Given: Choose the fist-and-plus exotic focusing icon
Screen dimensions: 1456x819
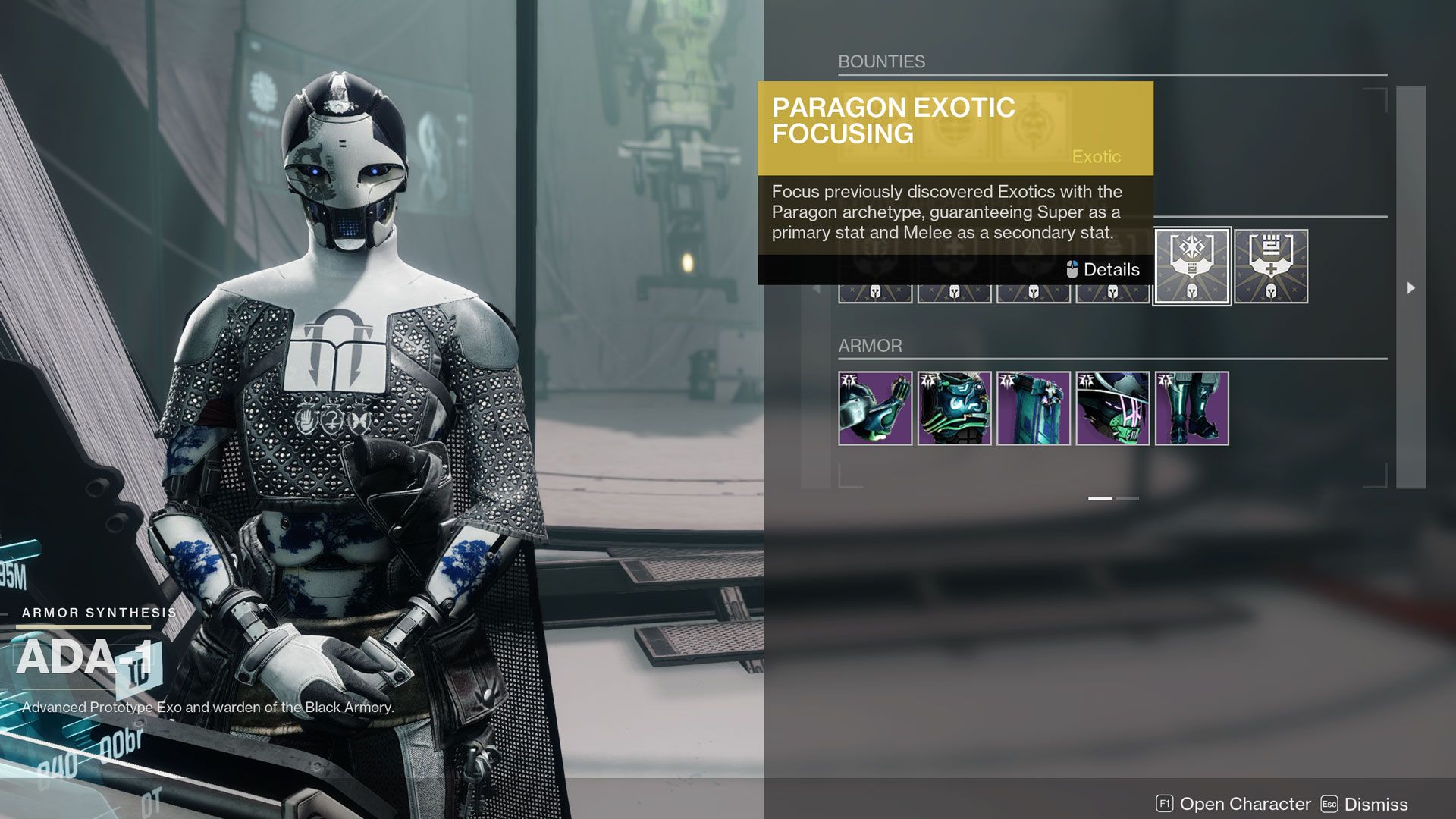Looking at the screenshot, I should tap(1271, 266).
